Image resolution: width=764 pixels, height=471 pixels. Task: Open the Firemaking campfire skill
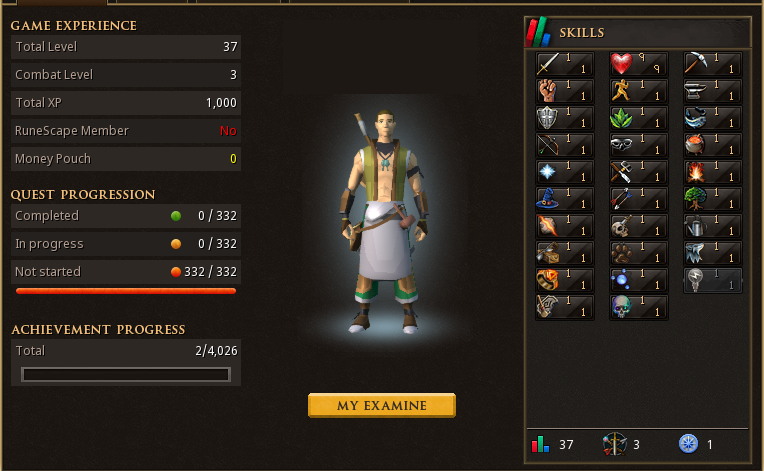coord(713,173)
